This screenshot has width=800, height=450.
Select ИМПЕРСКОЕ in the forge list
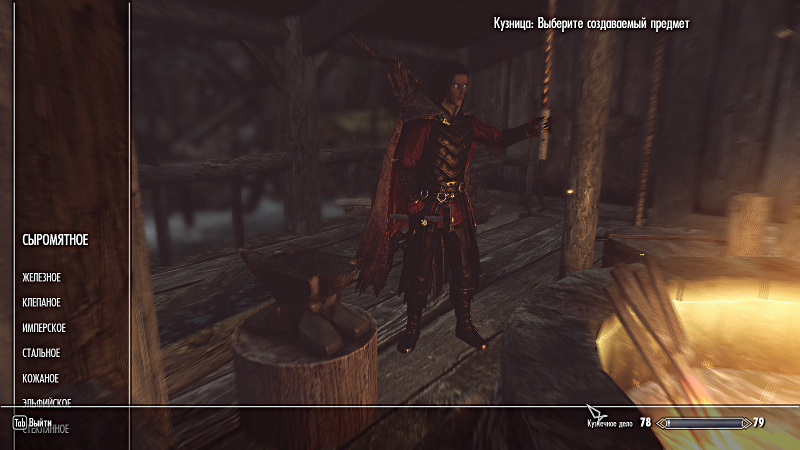tap(42, 328)
